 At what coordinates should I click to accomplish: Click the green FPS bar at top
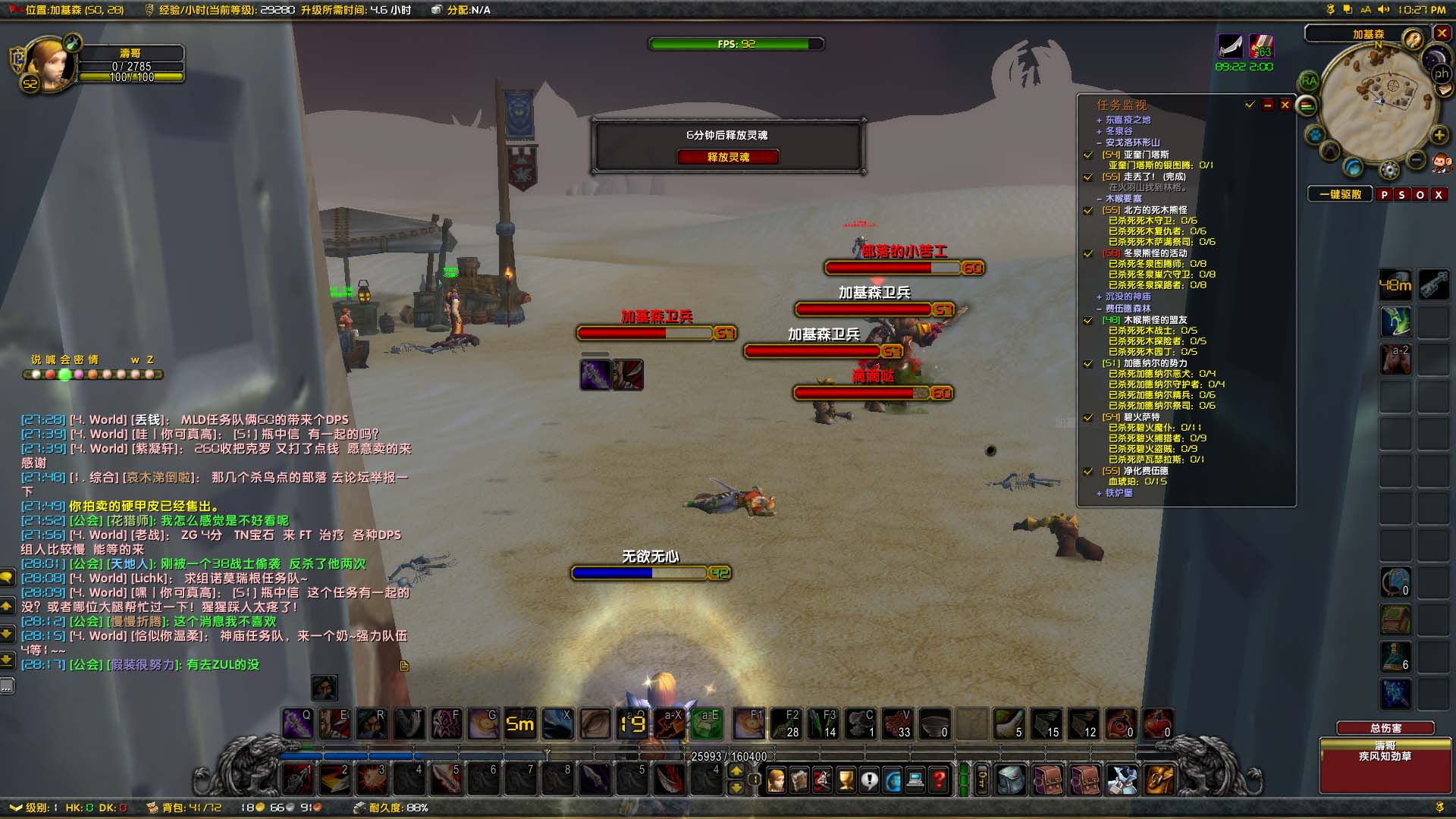pos(736,43)
